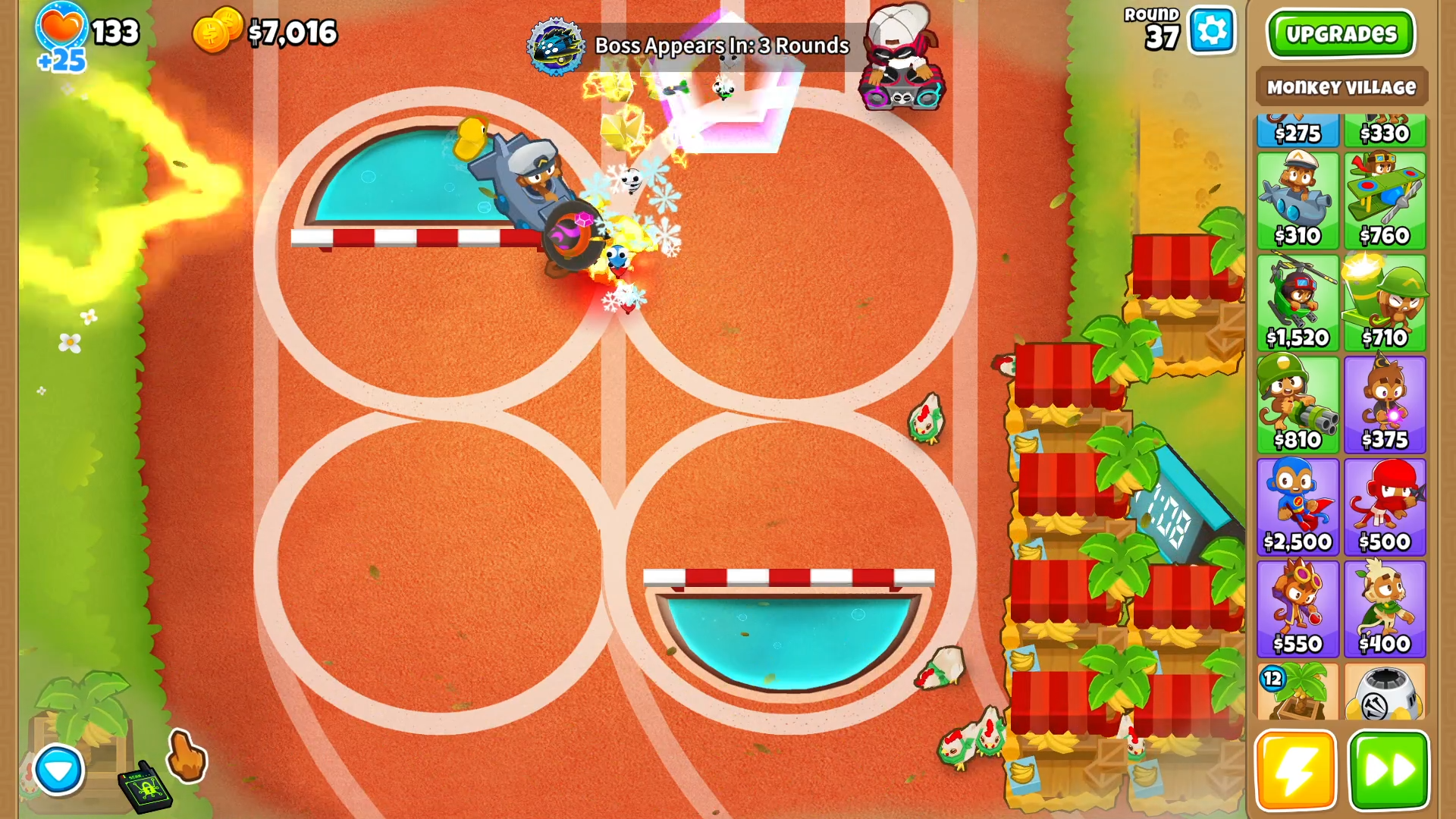Pick the Mortar Monkey for $710
Screen dimensions: 1456x819
pyautogui.click(x=1385, y=303)
